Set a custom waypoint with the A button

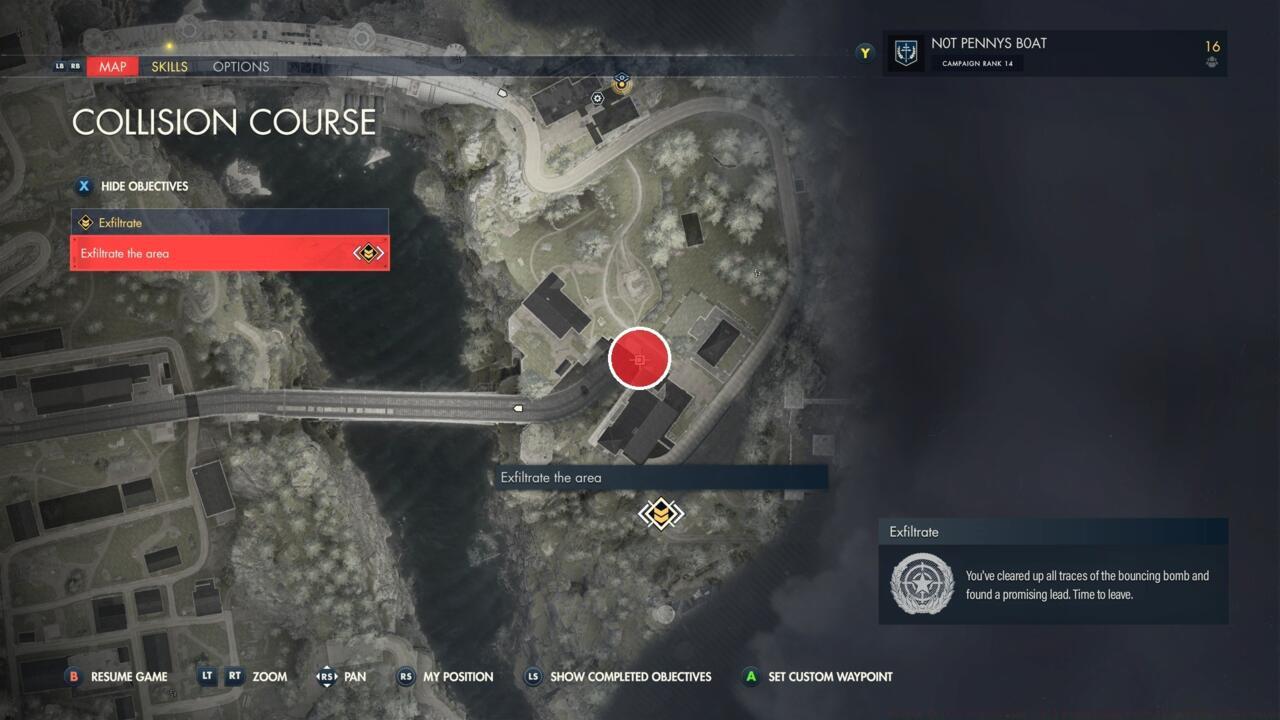tap(818, 677)
